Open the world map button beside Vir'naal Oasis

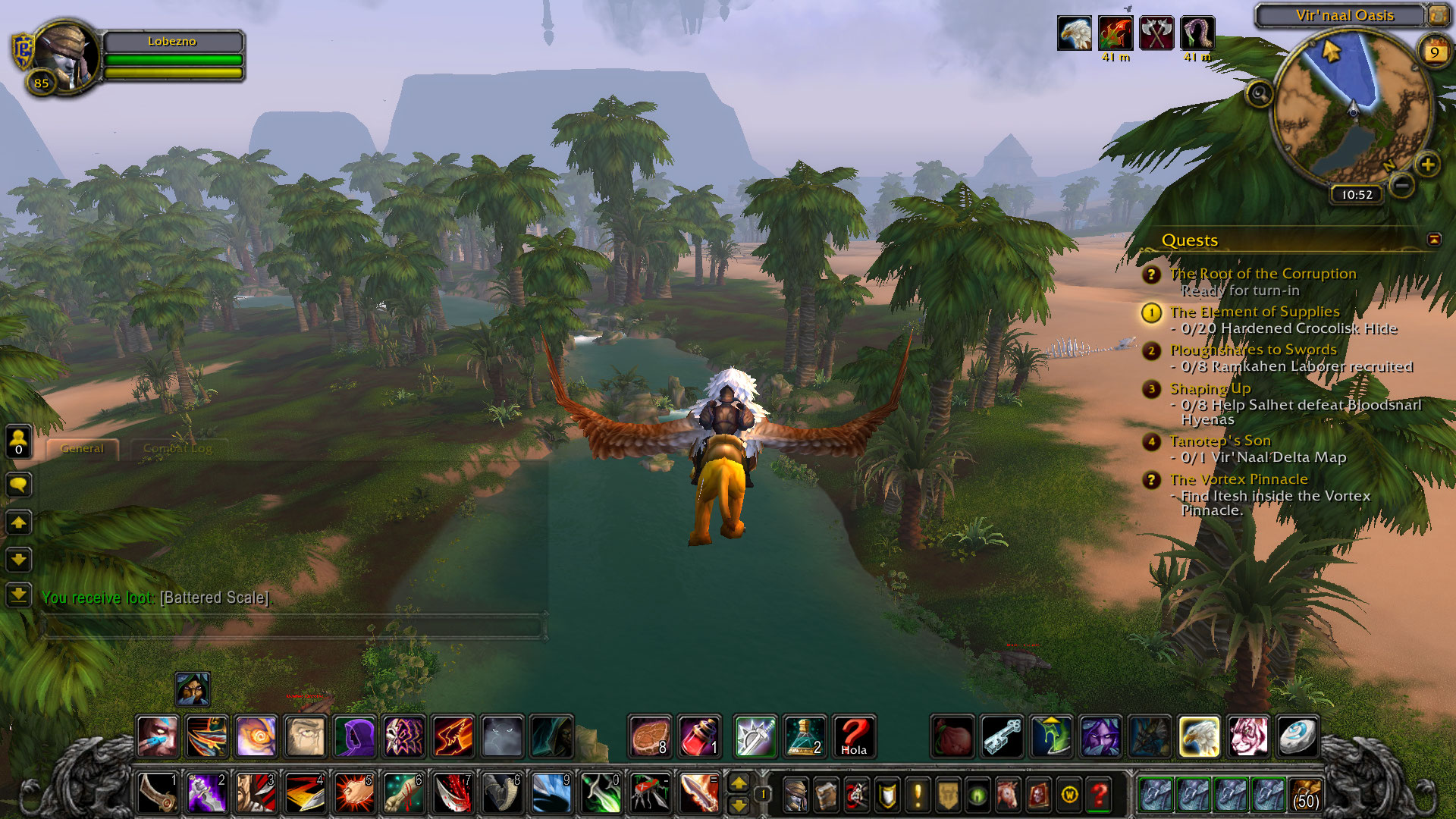click(x=1438, y=15)
